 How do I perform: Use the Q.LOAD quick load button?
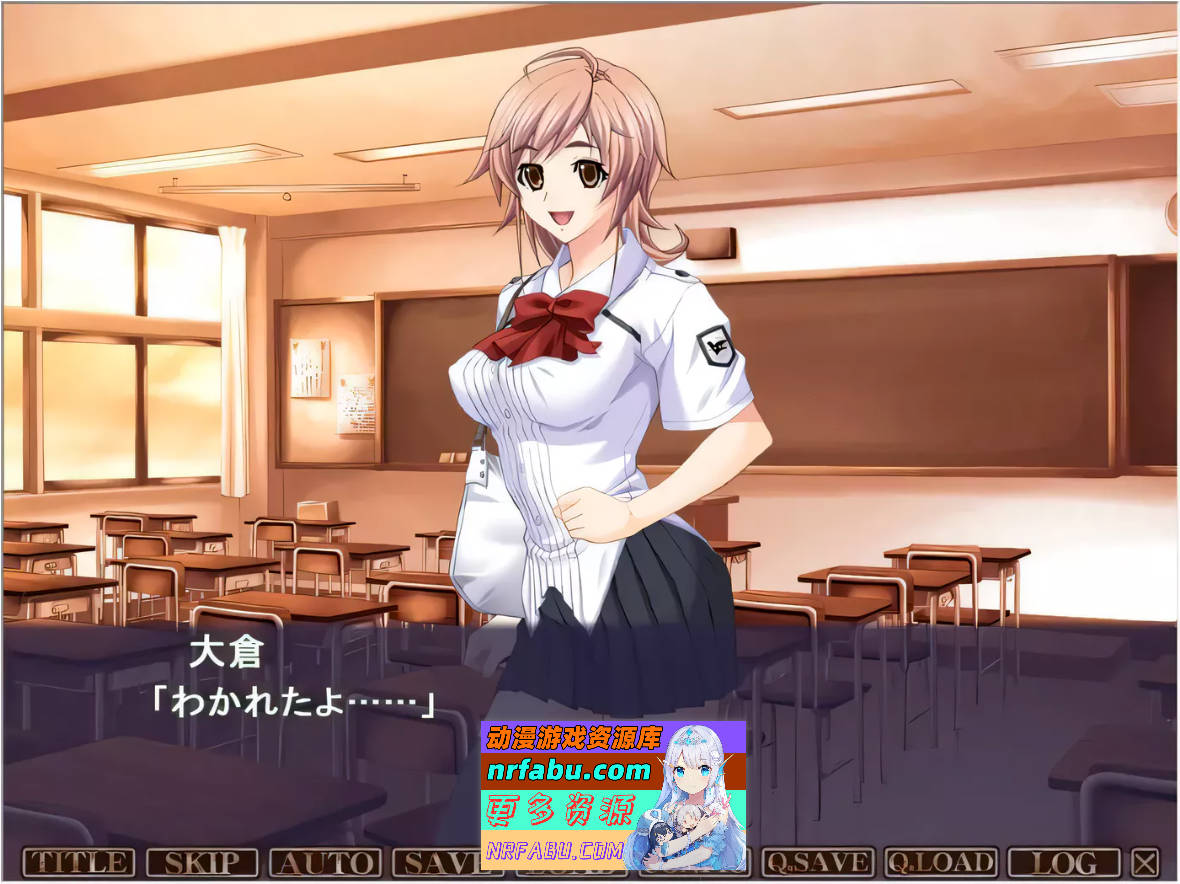(941, 862)
